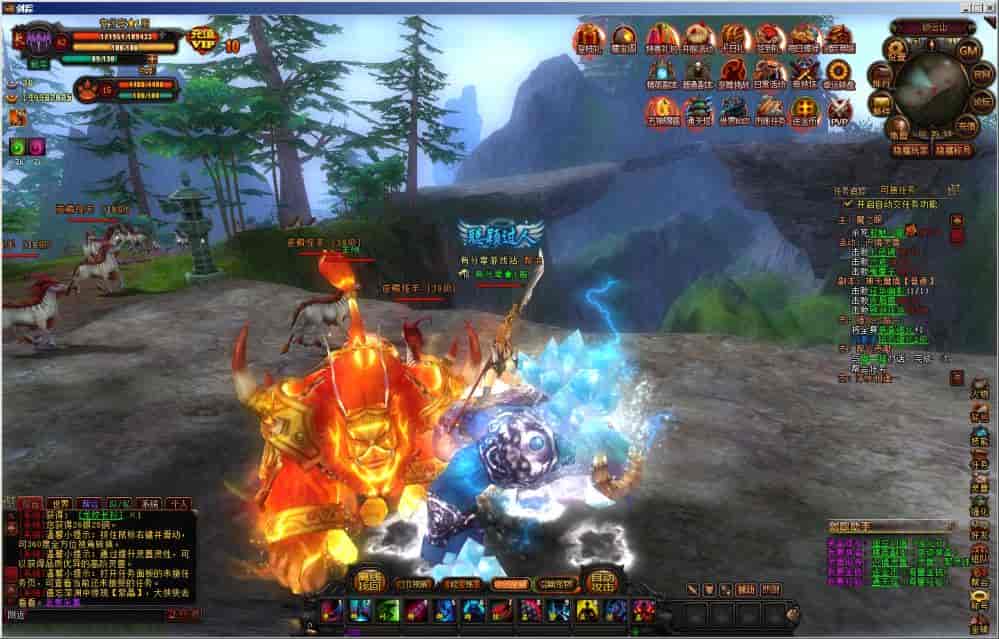Click the GM button beside the minimap
999x639 pixels.
[x=967, y=50]
